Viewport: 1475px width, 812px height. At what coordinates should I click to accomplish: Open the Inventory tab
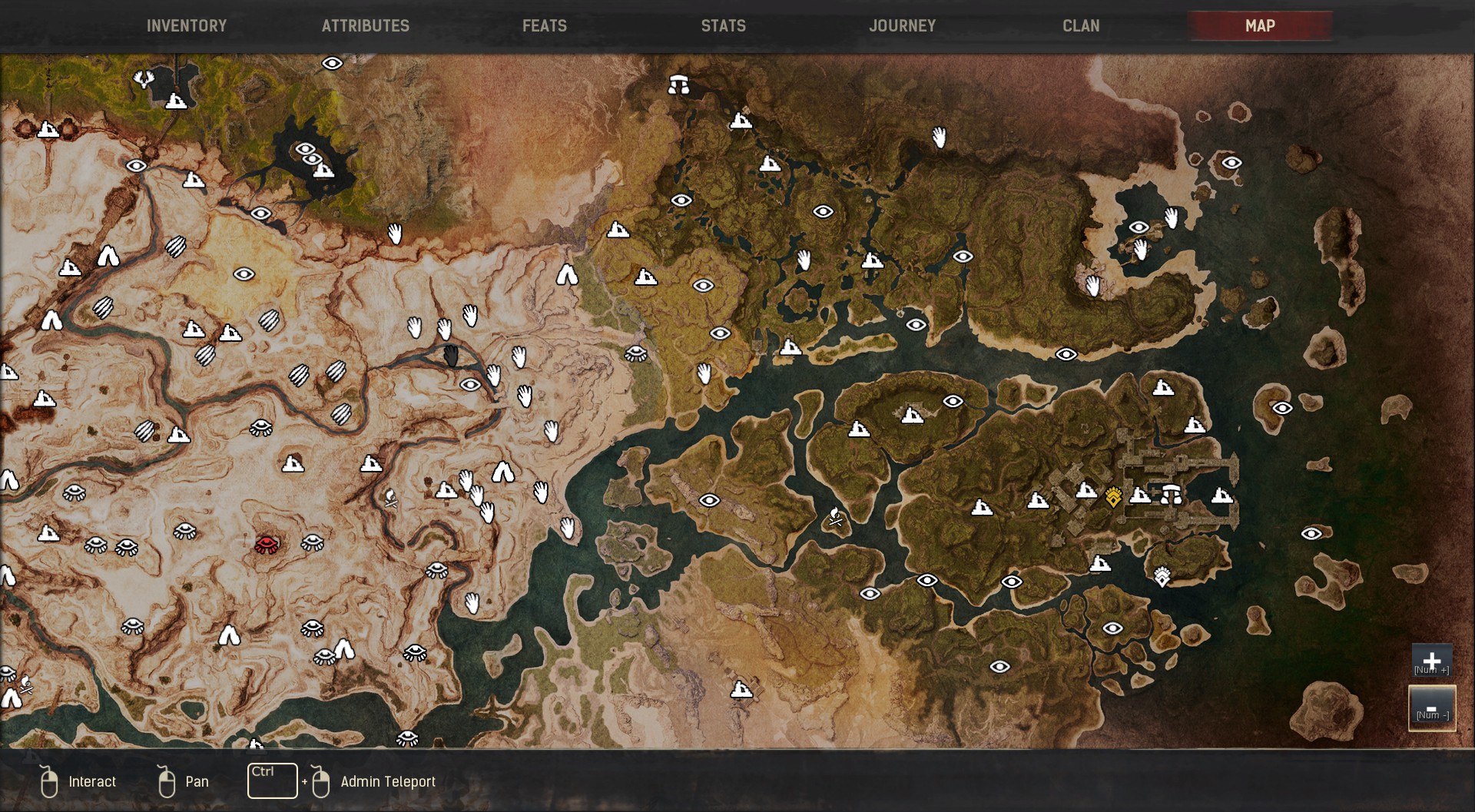(x=187, y=26)
